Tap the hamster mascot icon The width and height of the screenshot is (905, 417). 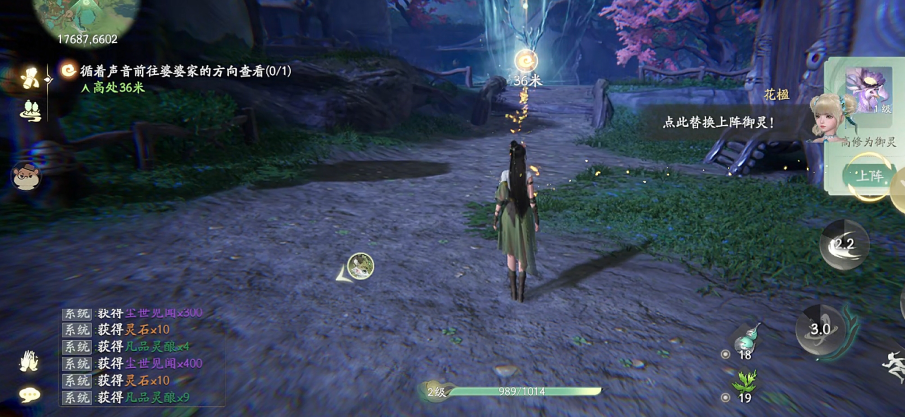25,176
